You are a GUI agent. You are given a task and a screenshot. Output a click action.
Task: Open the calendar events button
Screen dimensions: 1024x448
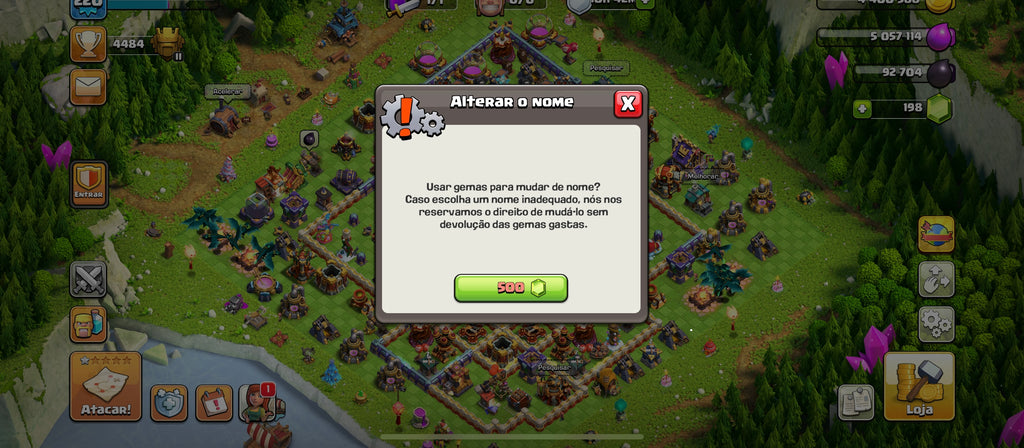[213, 402]
